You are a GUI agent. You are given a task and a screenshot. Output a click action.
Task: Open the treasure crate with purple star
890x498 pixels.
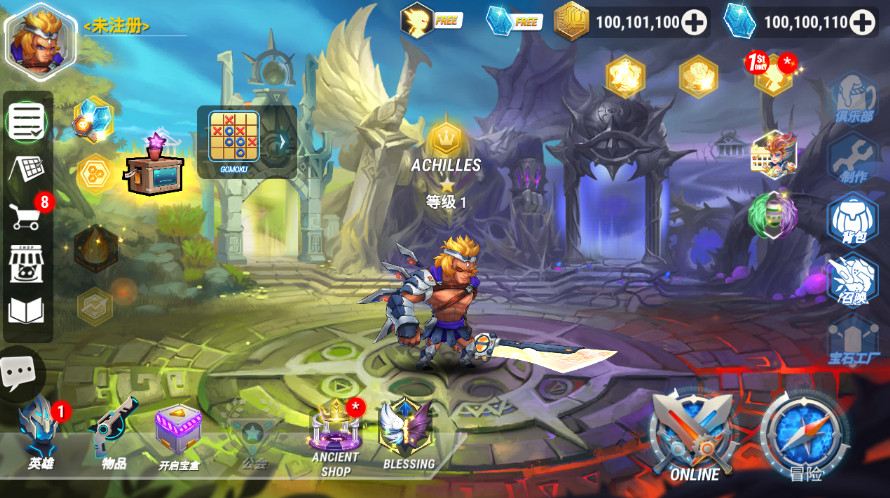tap(156, 165)
